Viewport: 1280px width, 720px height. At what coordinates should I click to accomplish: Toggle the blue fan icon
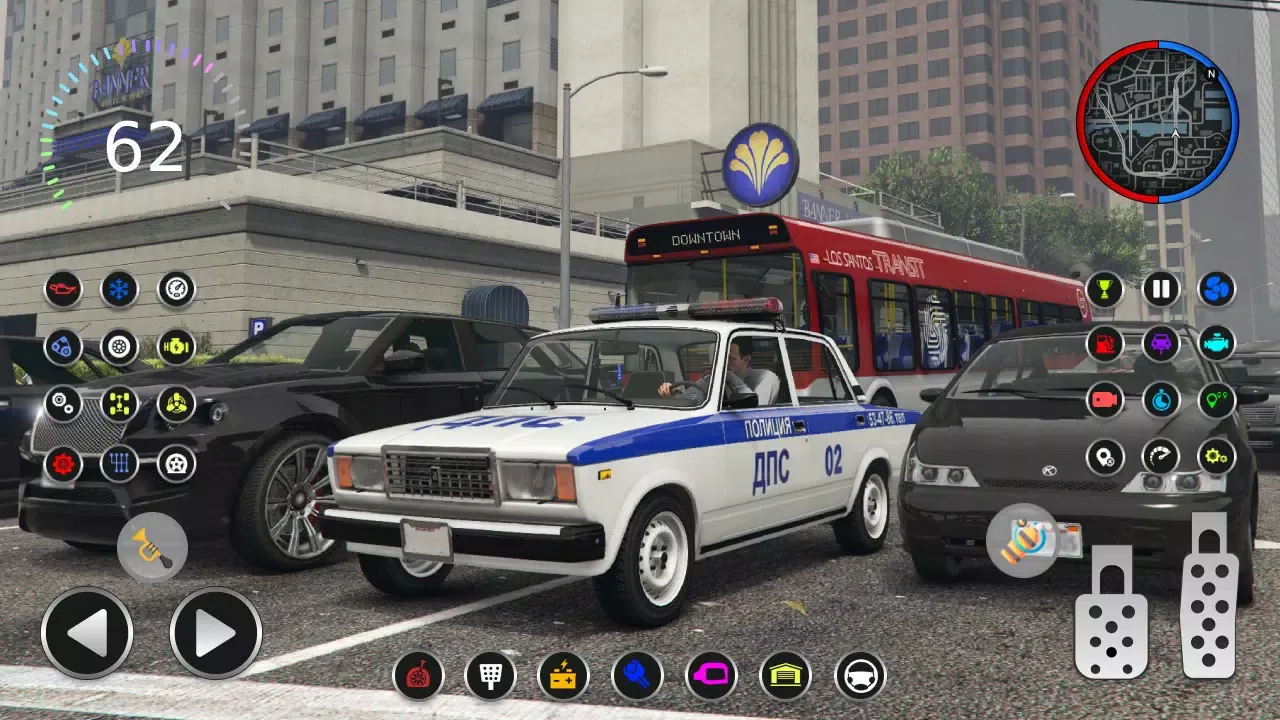pyautogui.click(x=1215, y=290)
